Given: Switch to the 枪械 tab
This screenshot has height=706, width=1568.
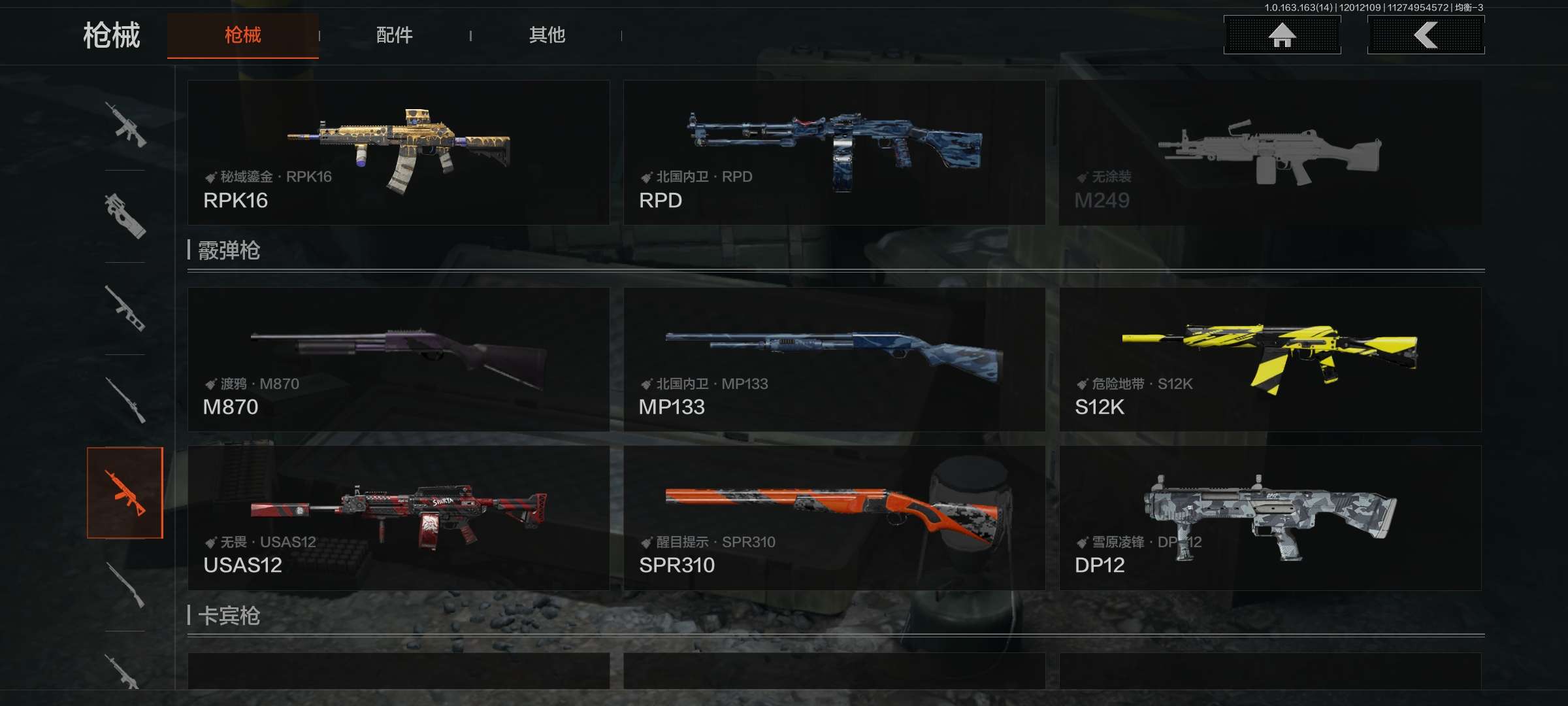Looking at the screenshot, I should (x=242, y=35).
